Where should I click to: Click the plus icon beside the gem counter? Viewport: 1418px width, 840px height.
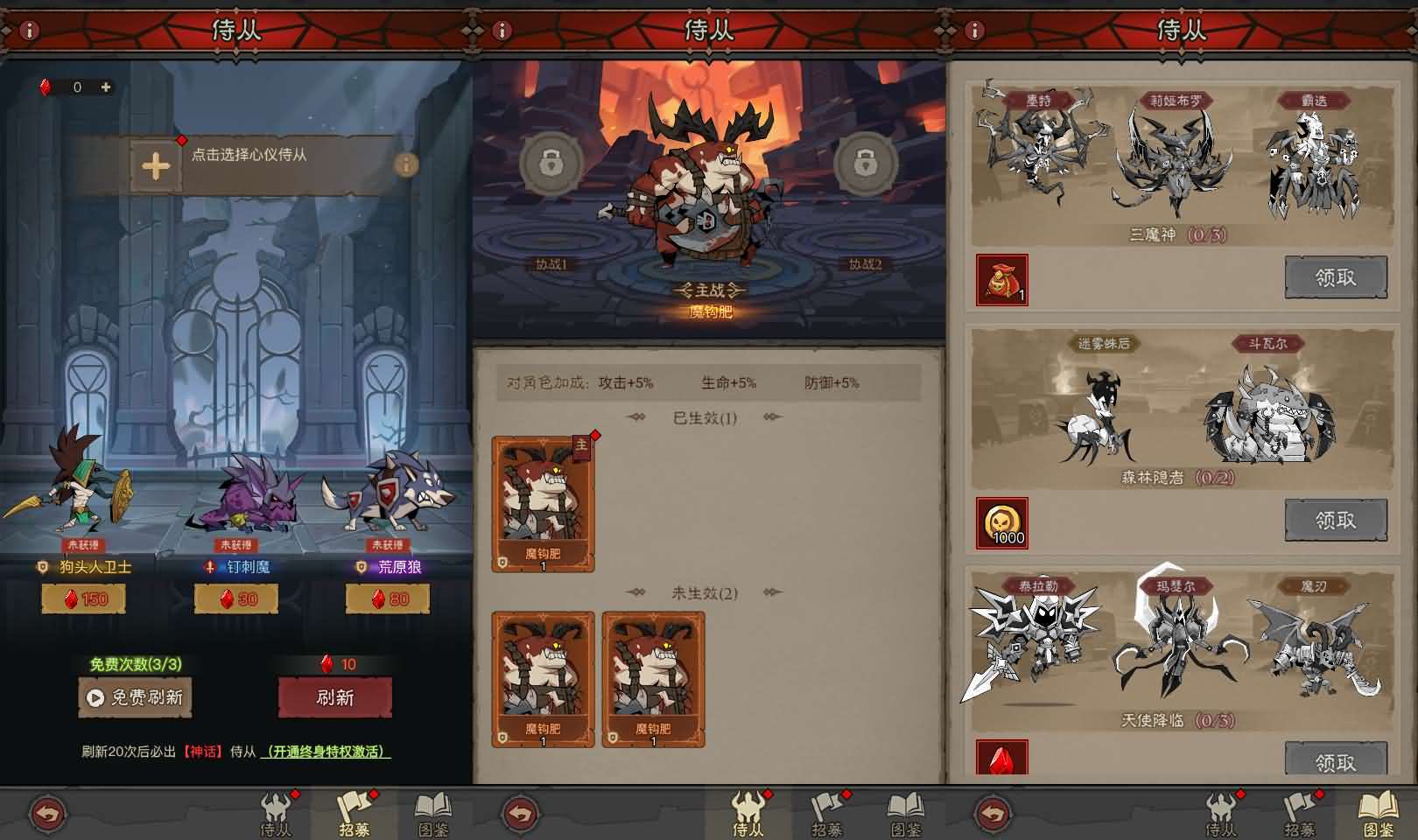106,87
